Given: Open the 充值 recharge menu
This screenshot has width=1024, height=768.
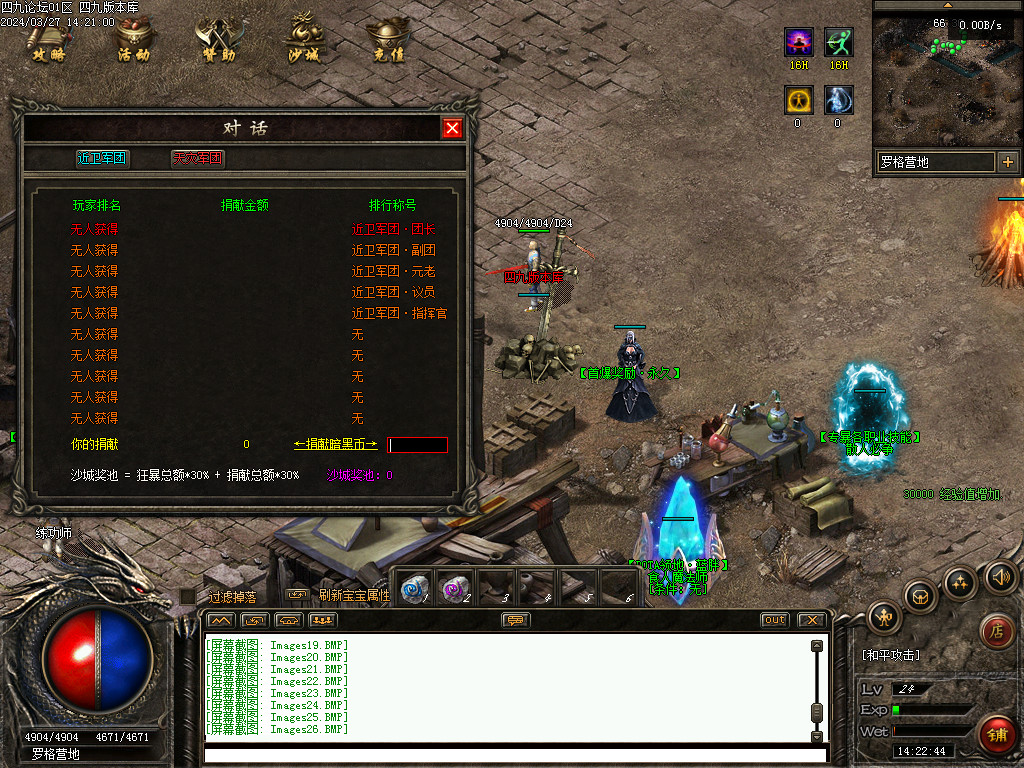Looking at the screenshot, I should [x=389, y=40].
